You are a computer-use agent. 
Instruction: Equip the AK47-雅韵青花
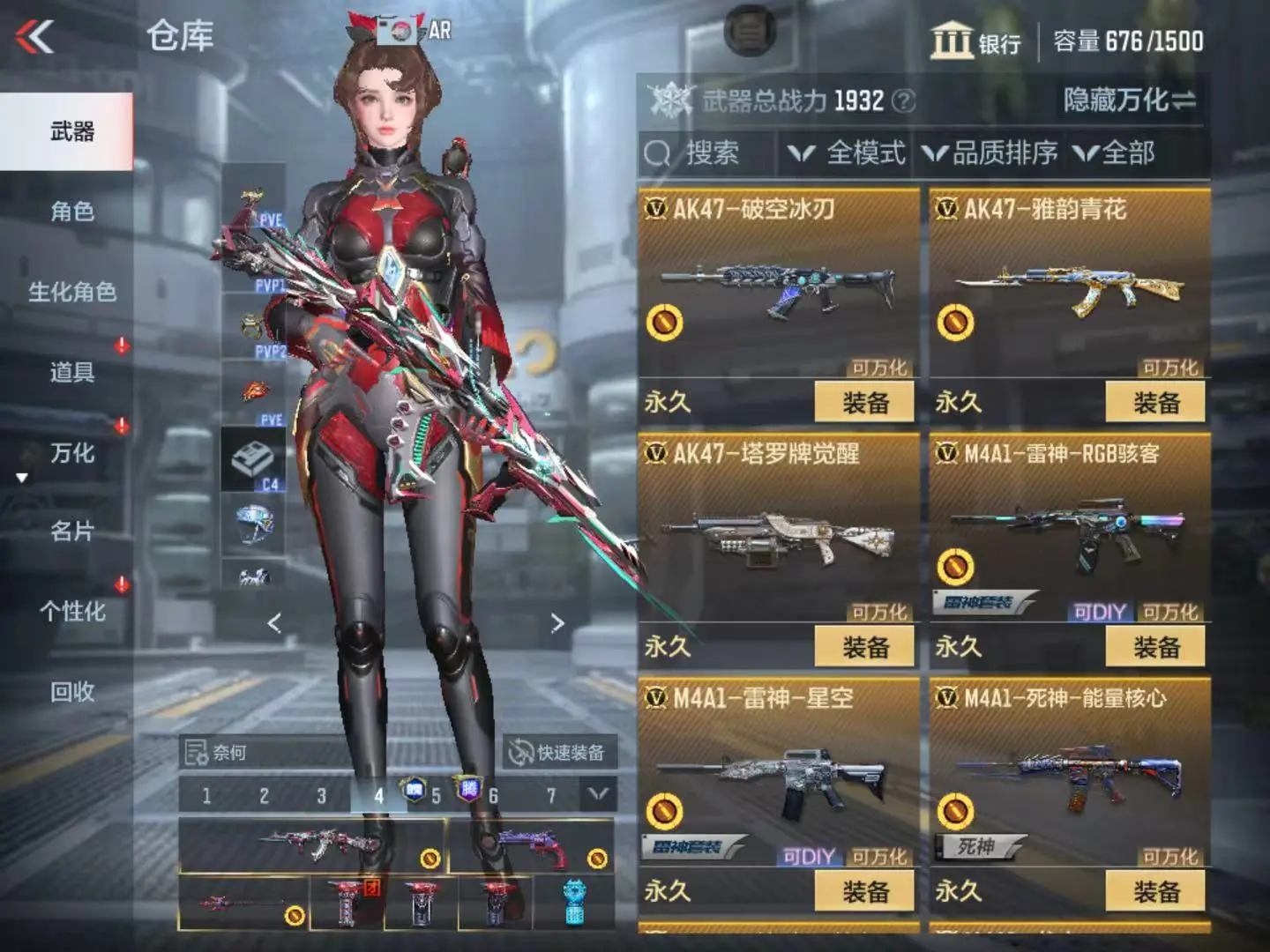click(x=1155, y=403)
